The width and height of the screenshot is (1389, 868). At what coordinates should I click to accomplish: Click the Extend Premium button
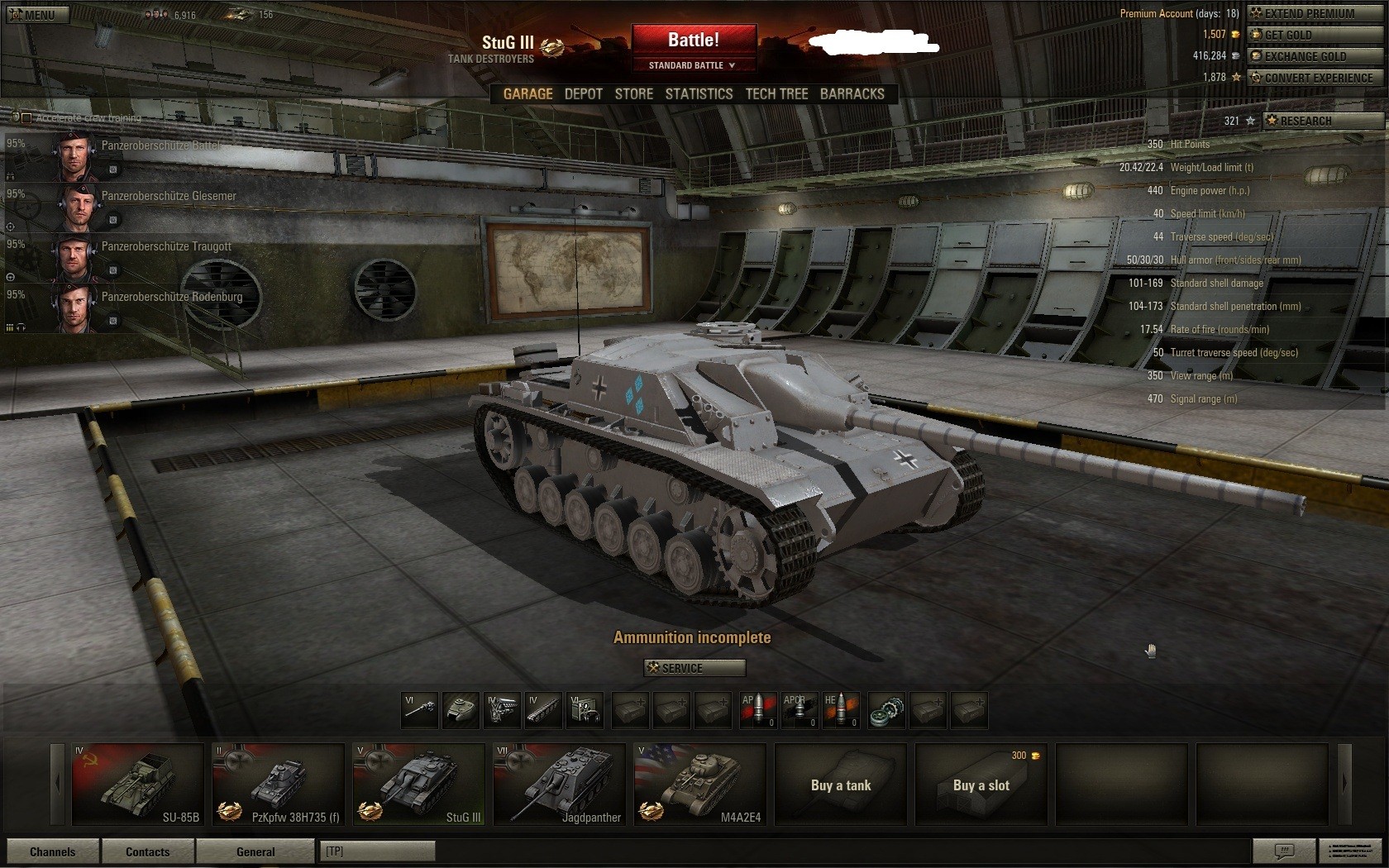1315,13
